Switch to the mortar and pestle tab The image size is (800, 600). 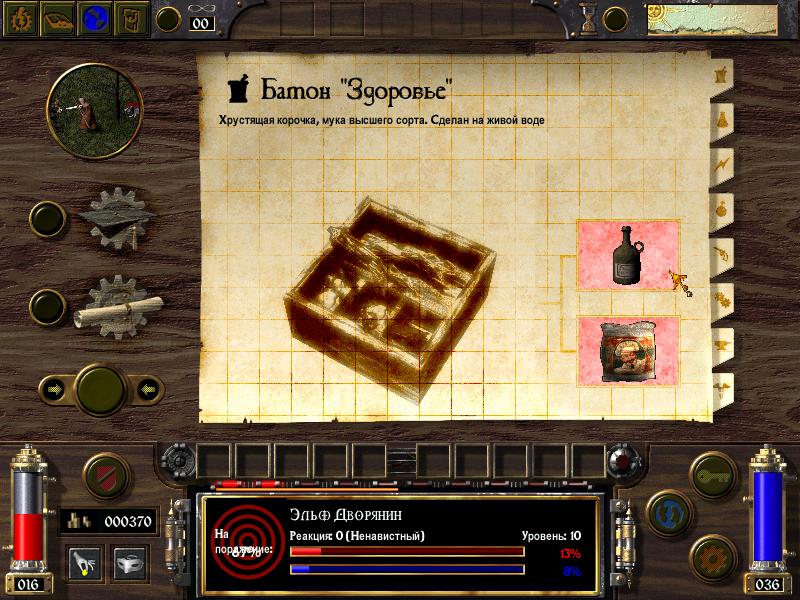[718, 75]
